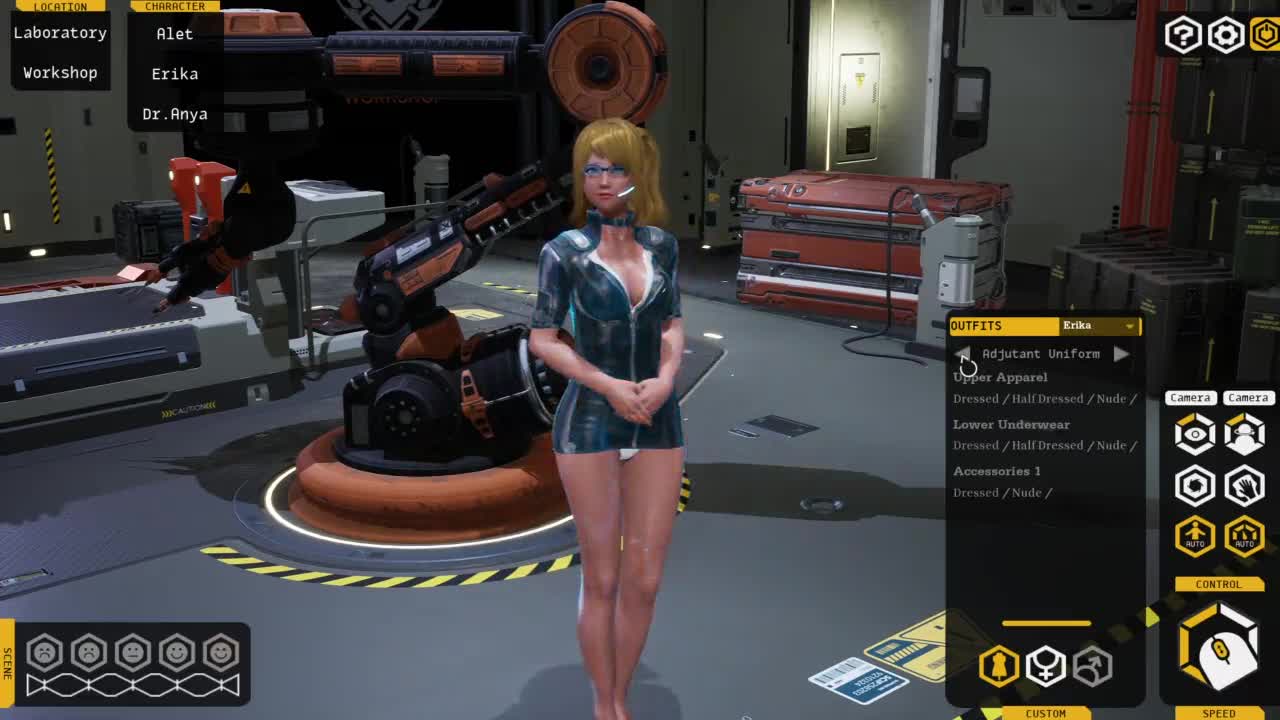Click the camera shutter hexagon icon
Screen dimensions: 1280x720
coord(1194,486)
